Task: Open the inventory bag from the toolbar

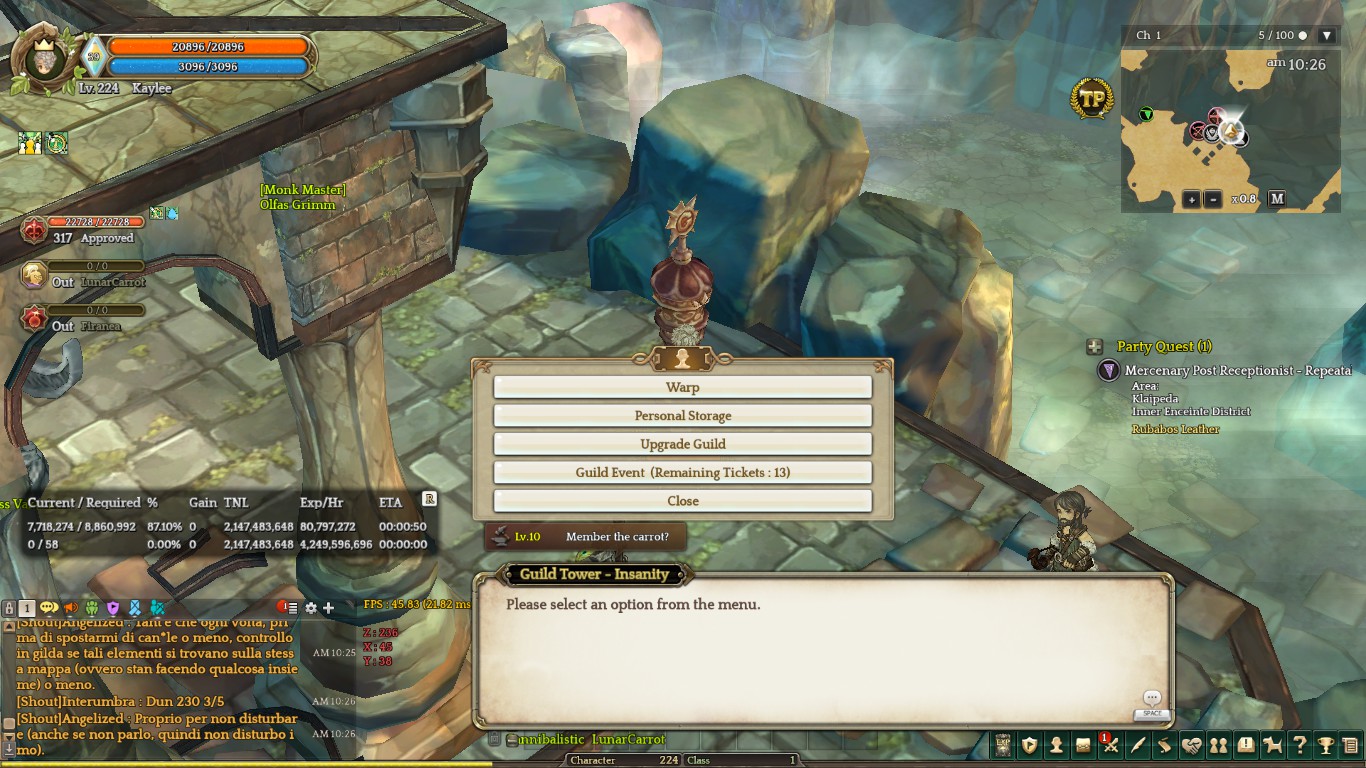Action: click(1083, 745)
